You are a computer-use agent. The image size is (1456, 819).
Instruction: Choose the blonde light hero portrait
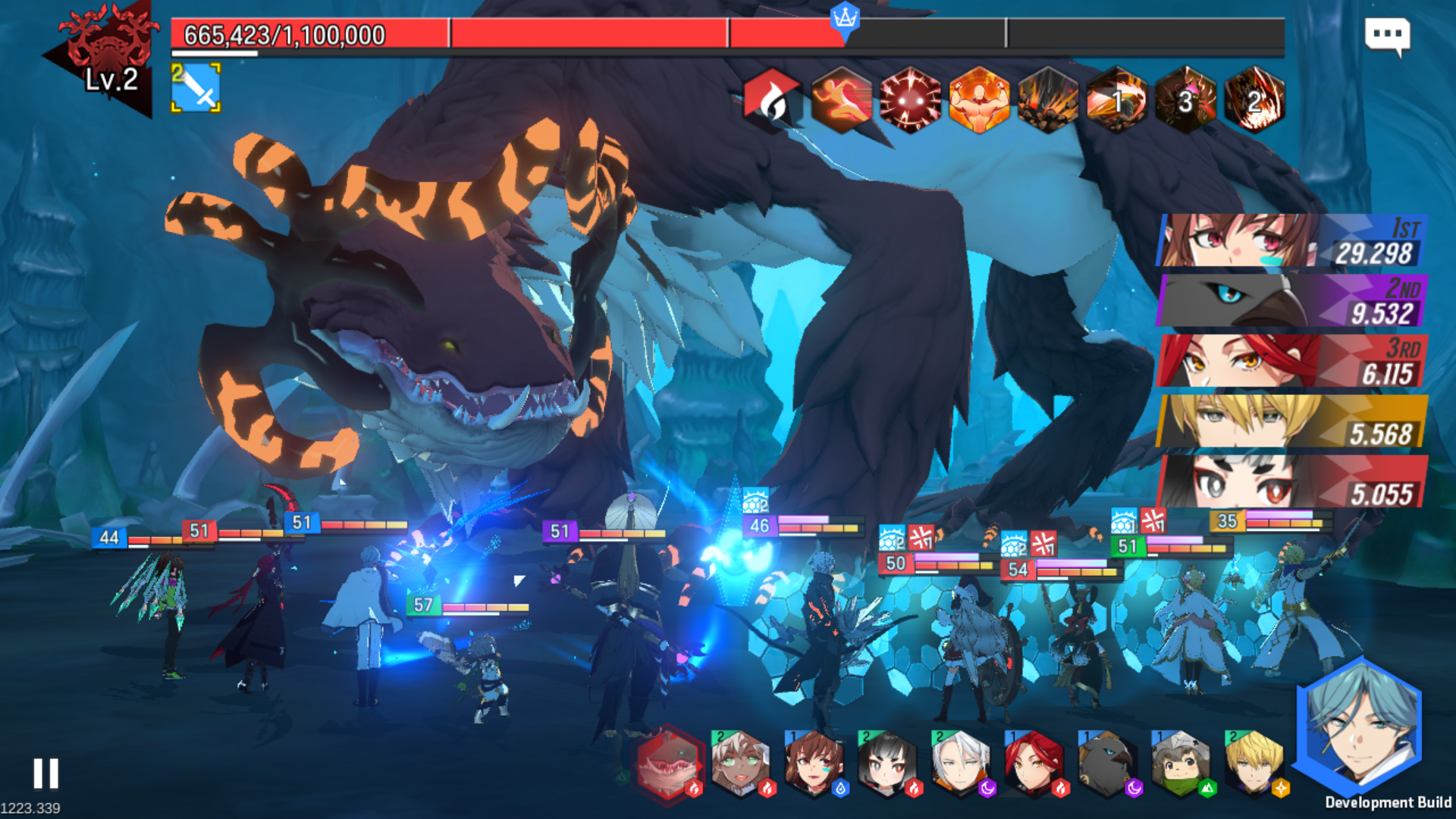tap(1254, 764)
